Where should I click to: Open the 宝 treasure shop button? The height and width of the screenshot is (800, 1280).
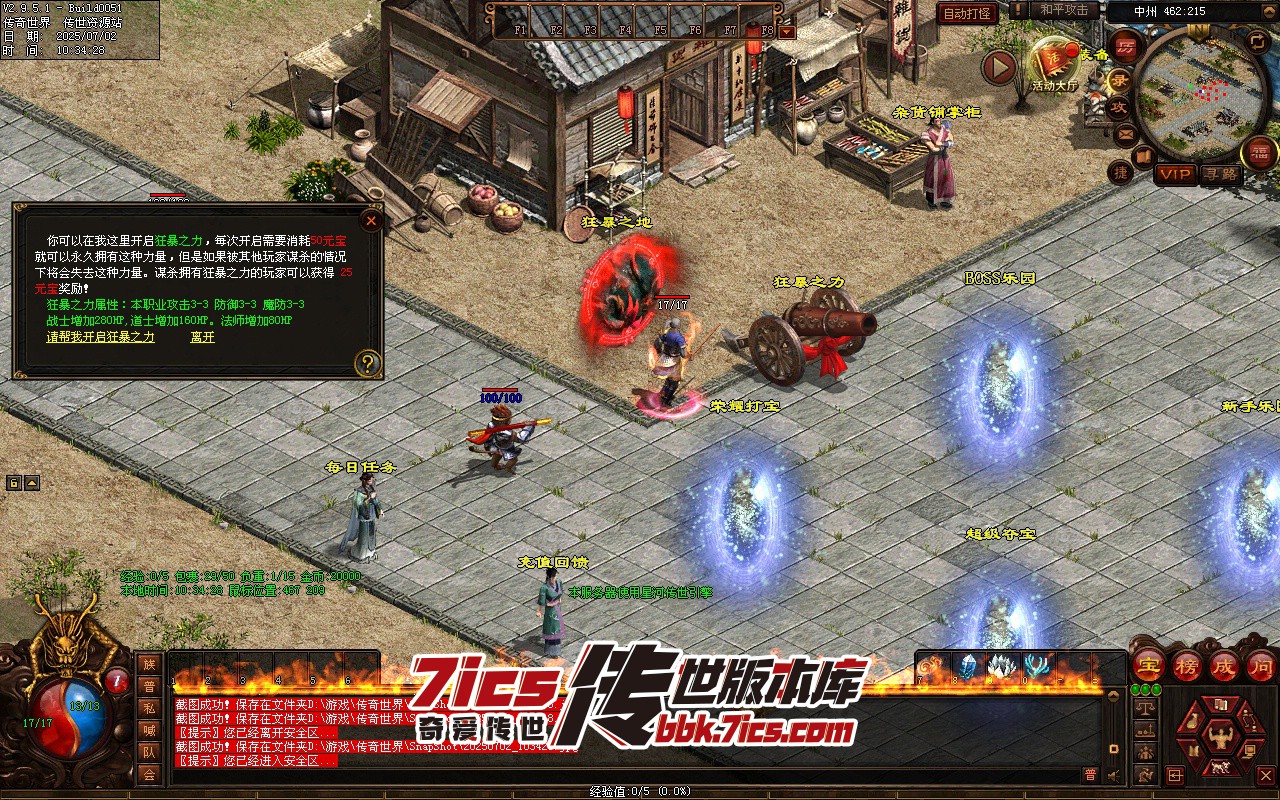click(x=1148, y=664)
